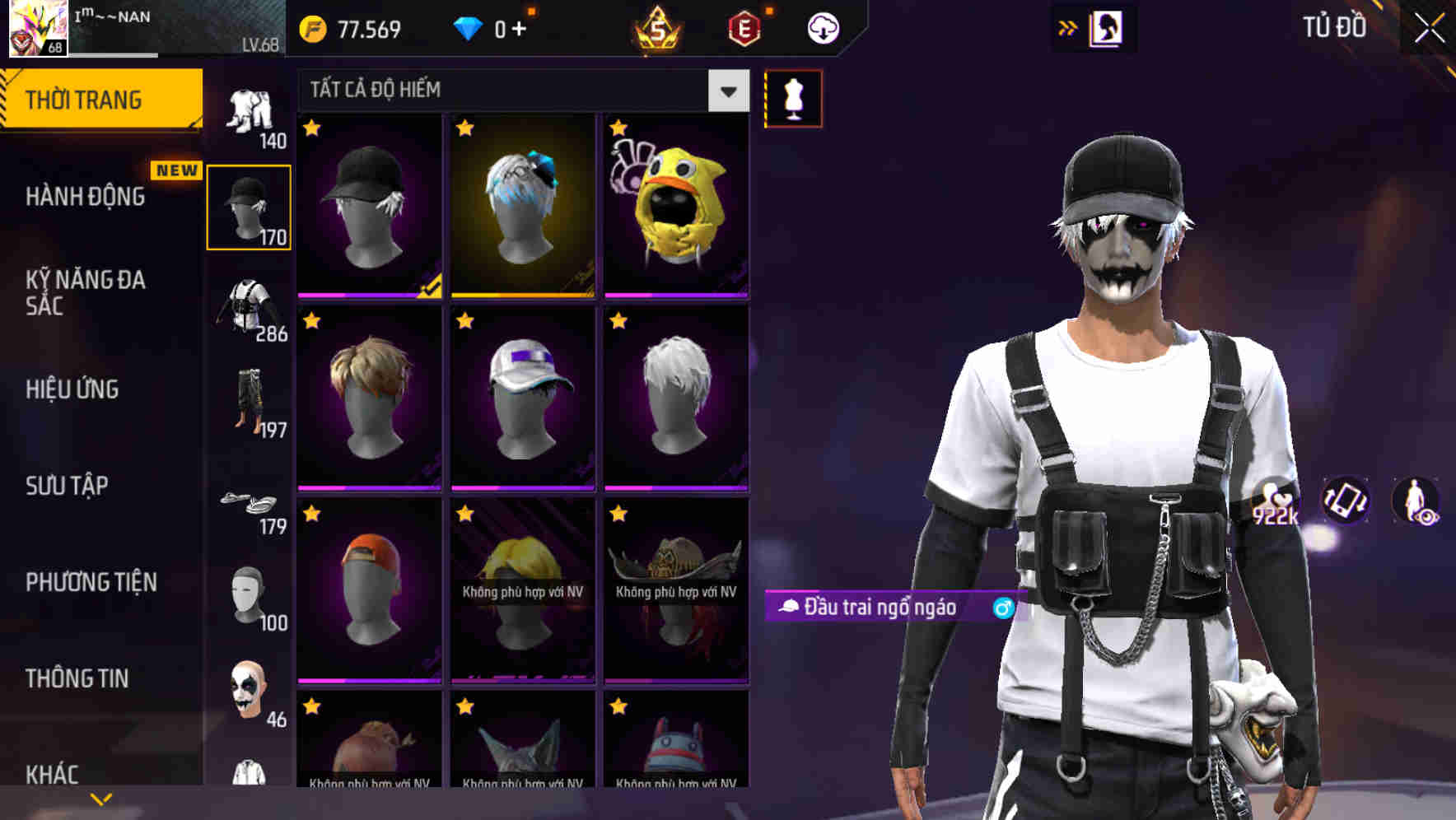Expand the panel using the double arrows
Viewport: 1456px width, 820px height.
click(1068, 27)
